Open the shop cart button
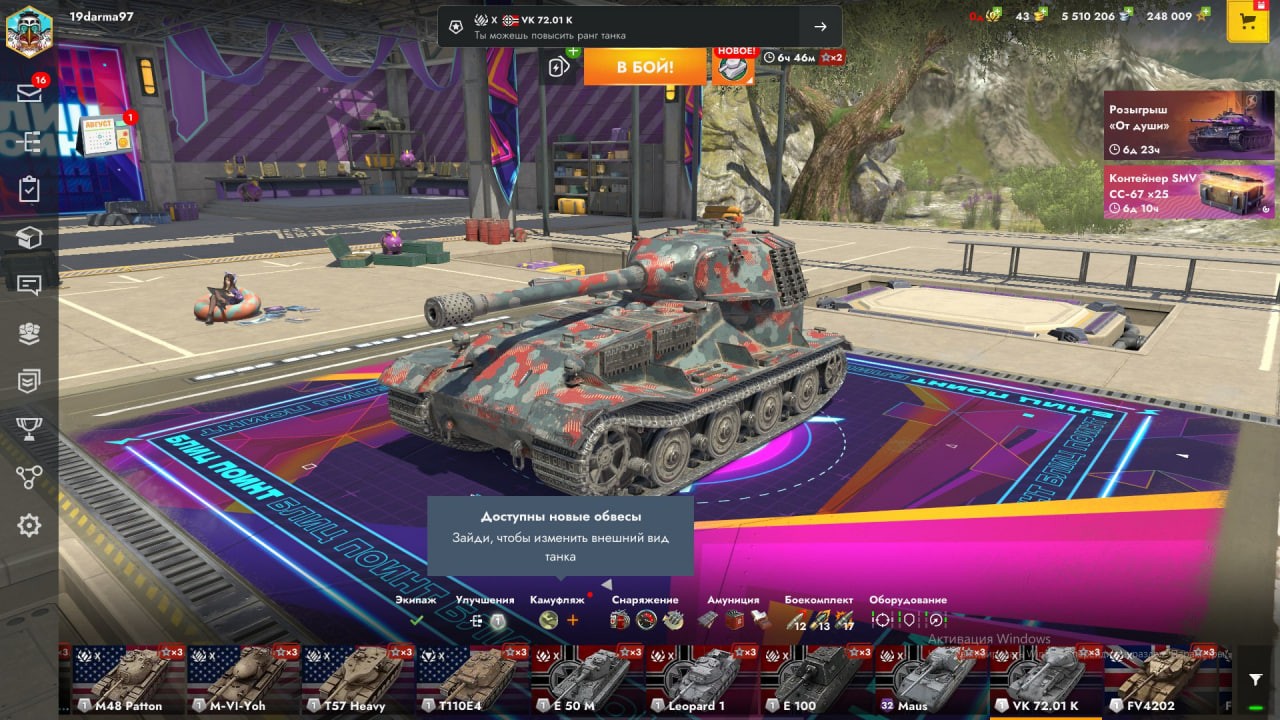The width and height of the screenshot is (1280, 720). [1247, 23]
